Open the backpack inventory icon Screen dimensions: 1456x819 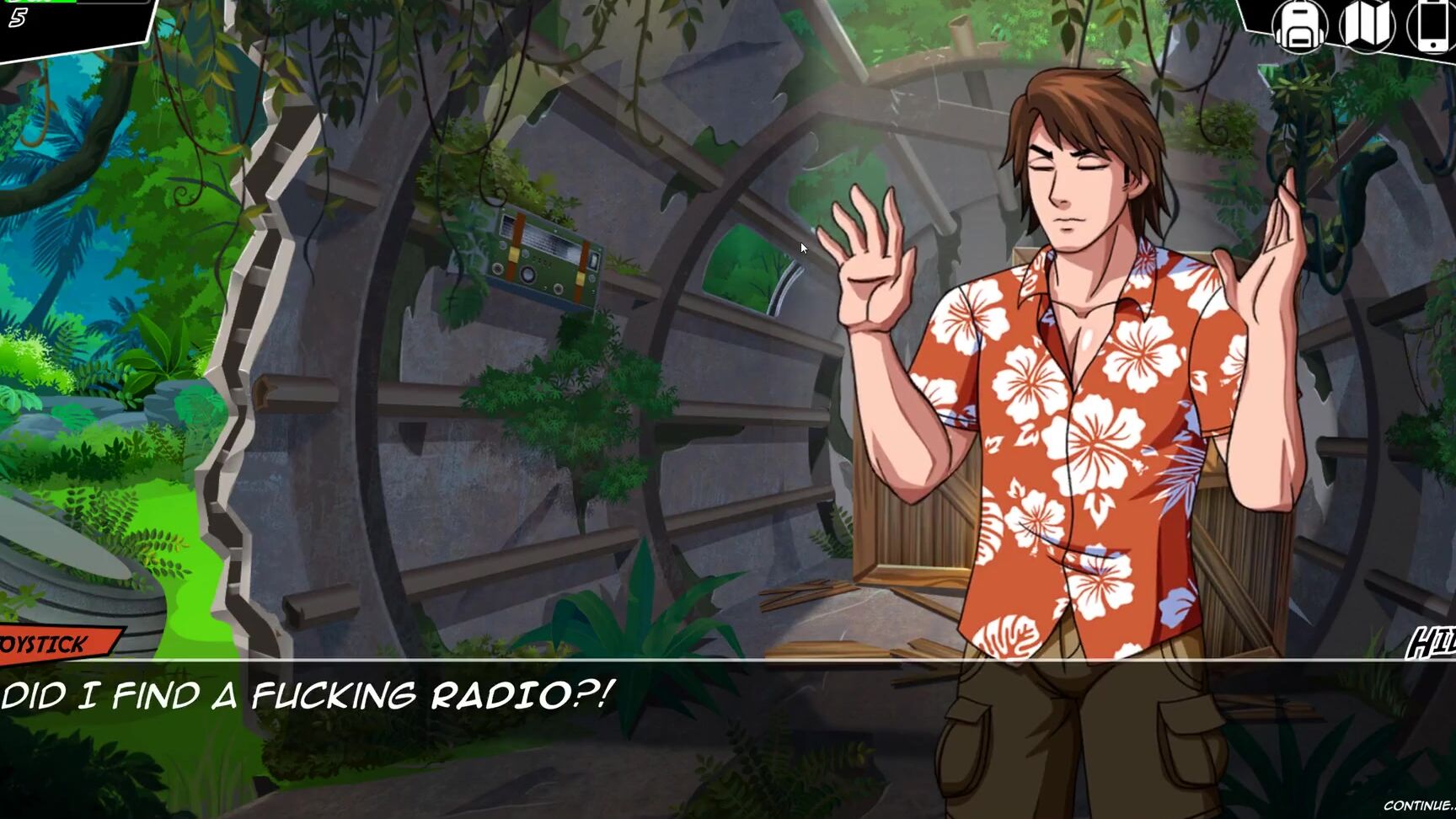1299,27
